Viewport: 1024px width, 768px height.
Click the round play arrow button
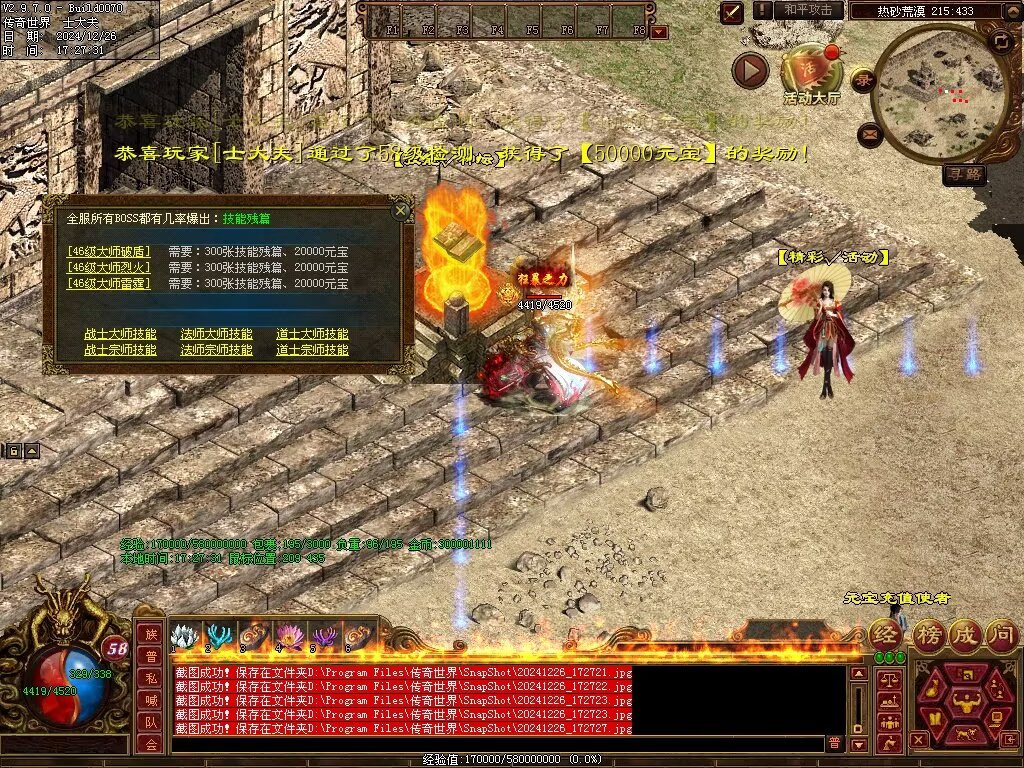click(750, 70)
